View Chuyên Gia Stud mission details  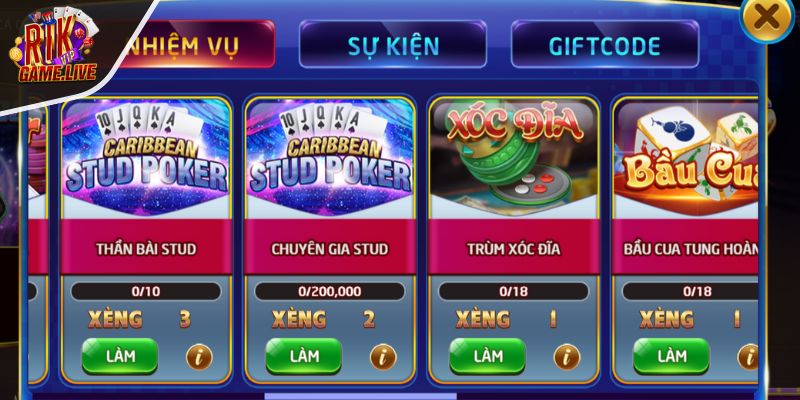click(x=383, y=356)
